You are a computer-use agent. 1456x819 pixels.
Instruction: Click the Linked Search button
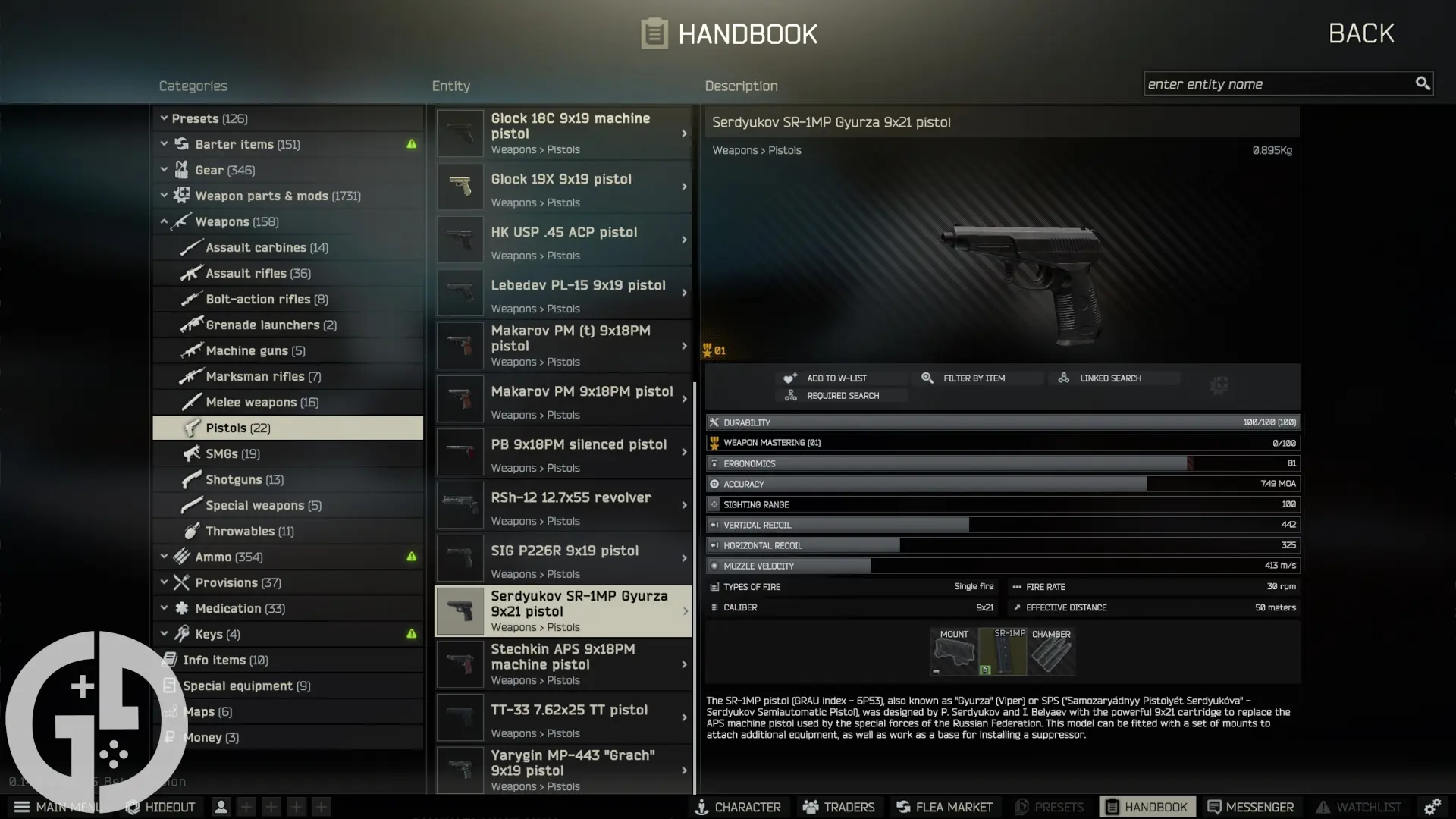(1109, 377)
